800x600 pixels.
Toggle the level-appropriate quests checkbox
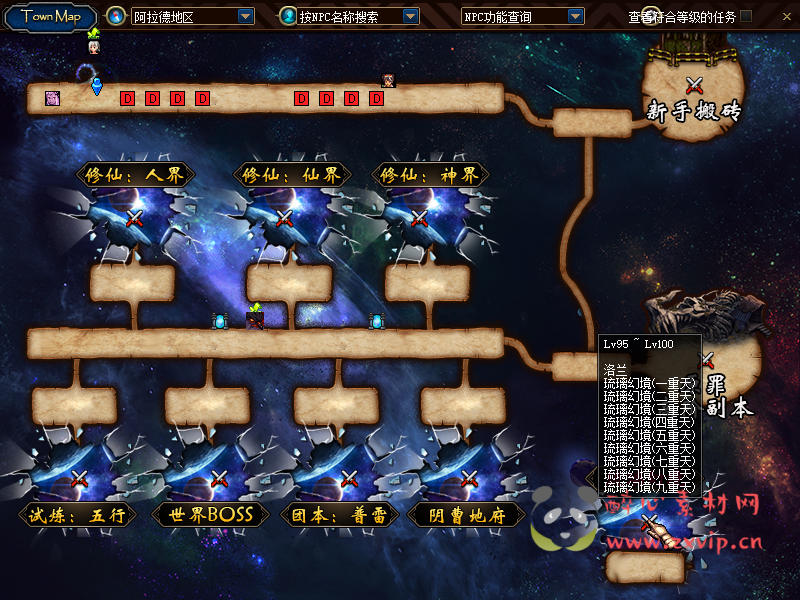tap(746, 16)
